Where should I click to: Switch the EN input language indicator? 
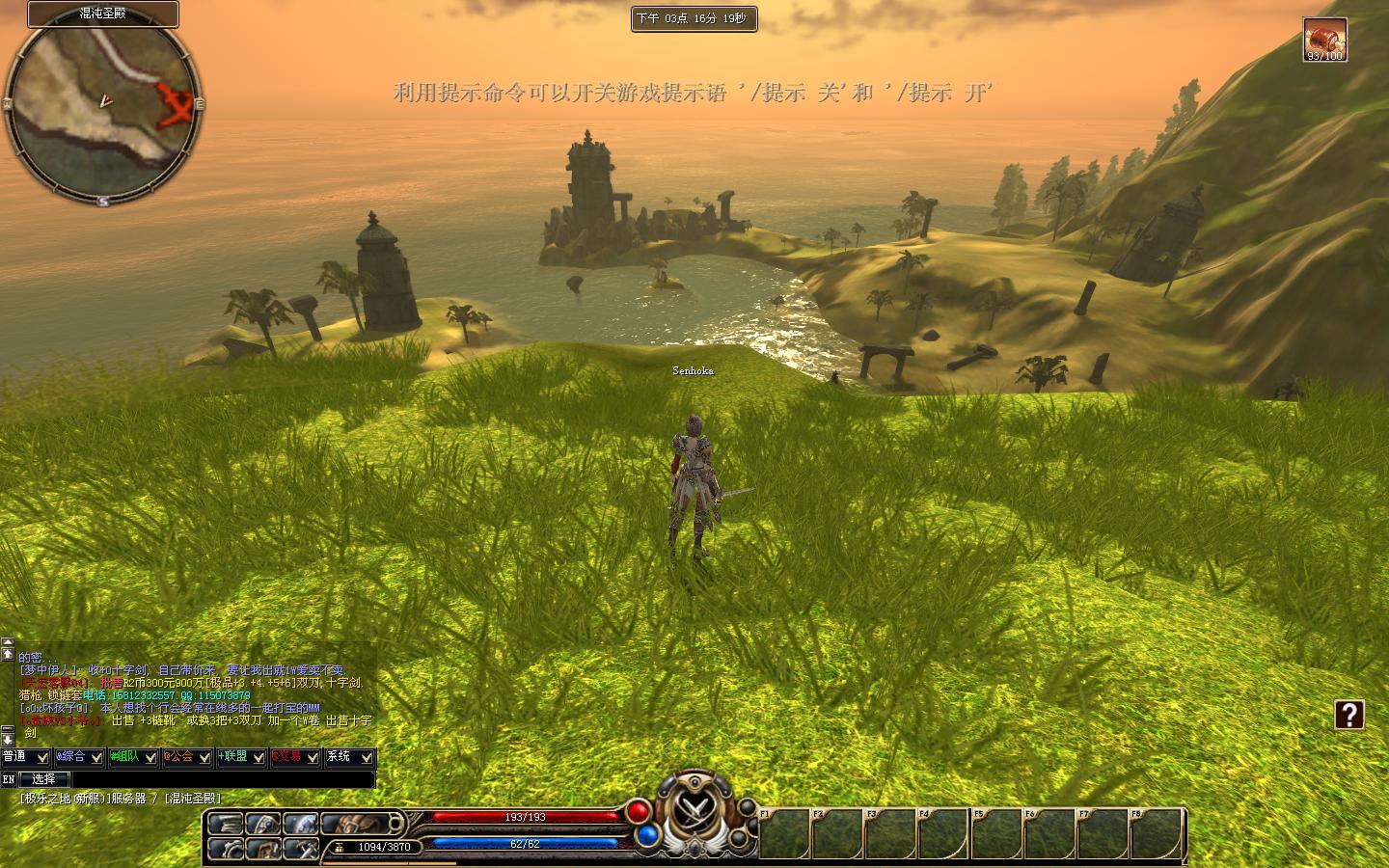click(x=9, y=779)
